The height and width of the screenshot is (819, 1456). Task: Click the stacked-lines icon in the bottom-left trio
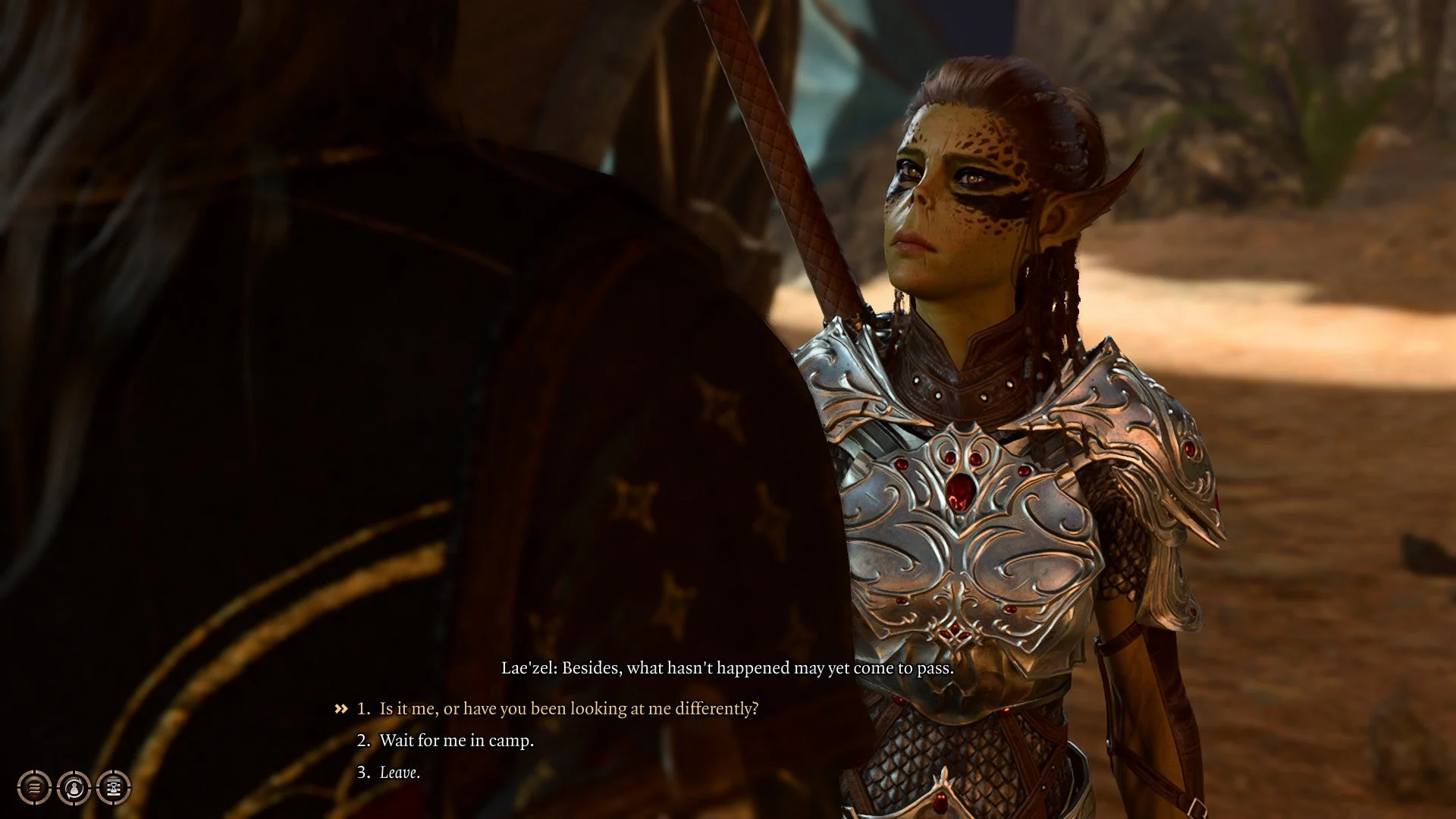[34, 787]
